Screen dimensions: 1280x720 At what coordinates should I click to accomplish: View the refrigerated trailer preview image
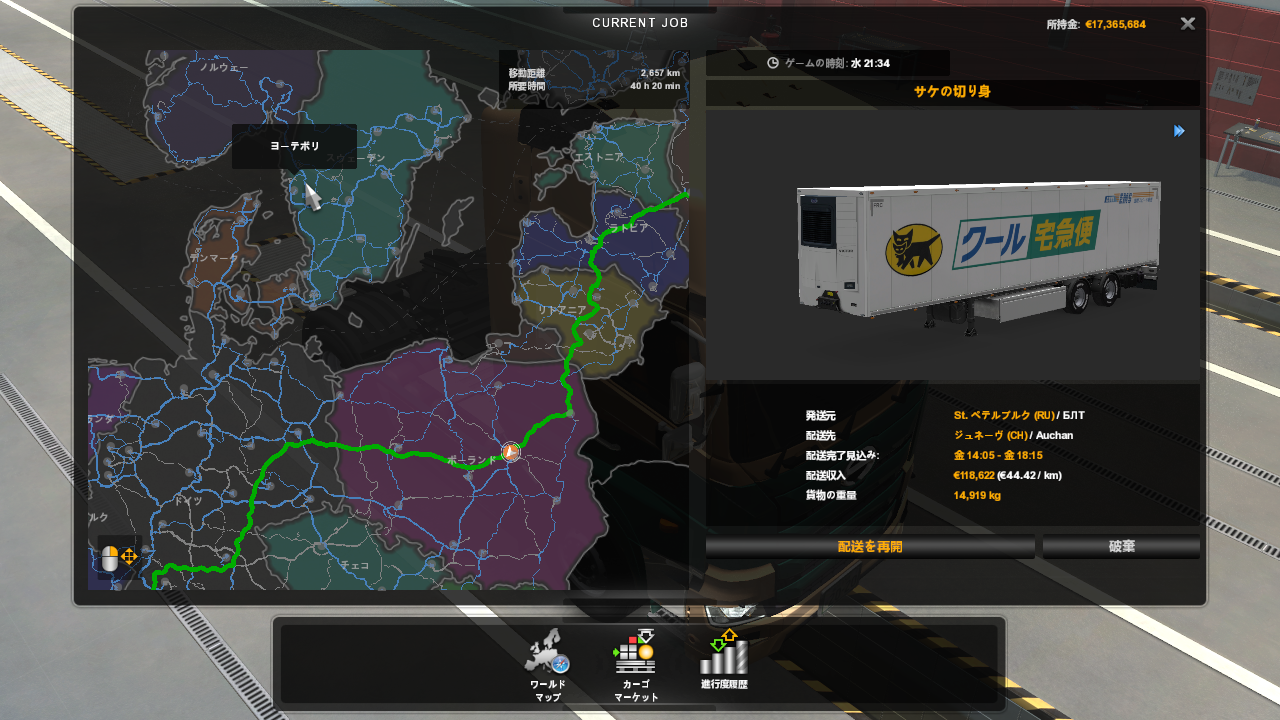pyautogui.click(x=978, y=248)
